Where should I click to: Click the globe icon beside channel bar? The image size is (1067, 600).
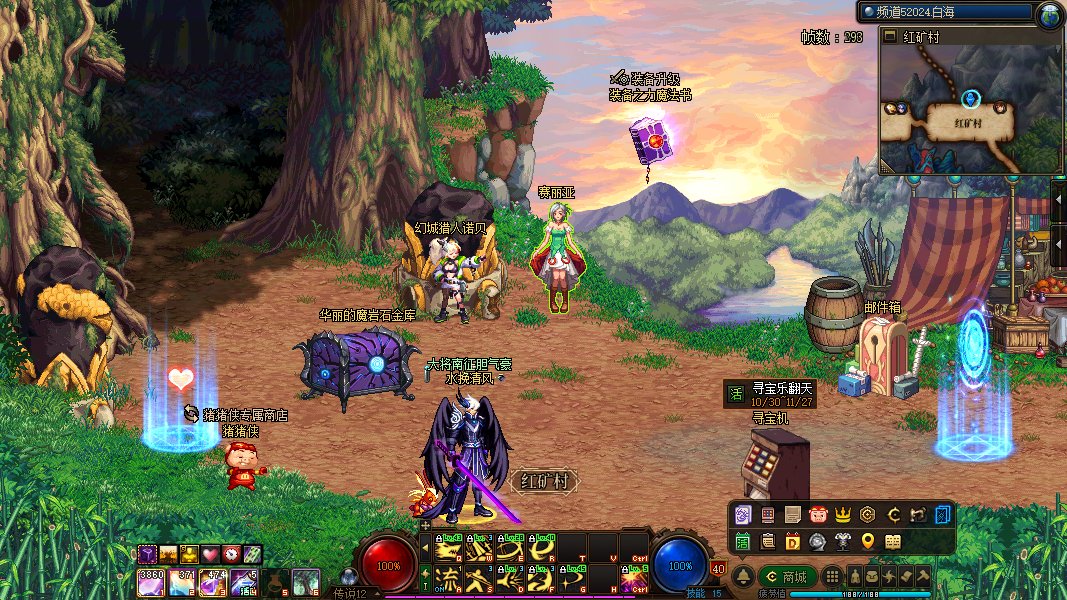[x=1049, y=14]
